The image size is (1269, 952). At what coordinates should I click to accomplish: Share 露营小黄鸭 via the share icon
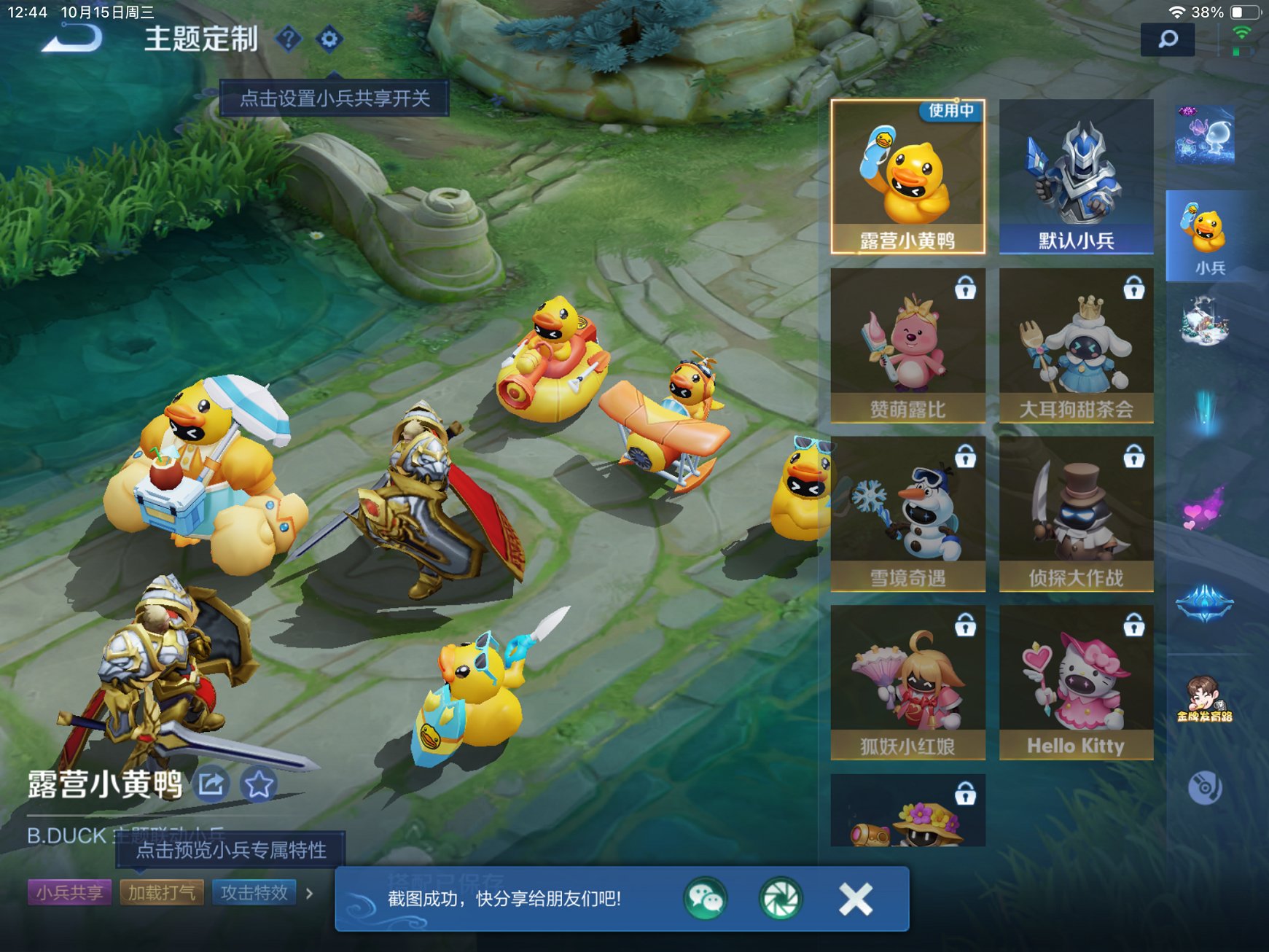pyautogui.click(x=212, y=785)
